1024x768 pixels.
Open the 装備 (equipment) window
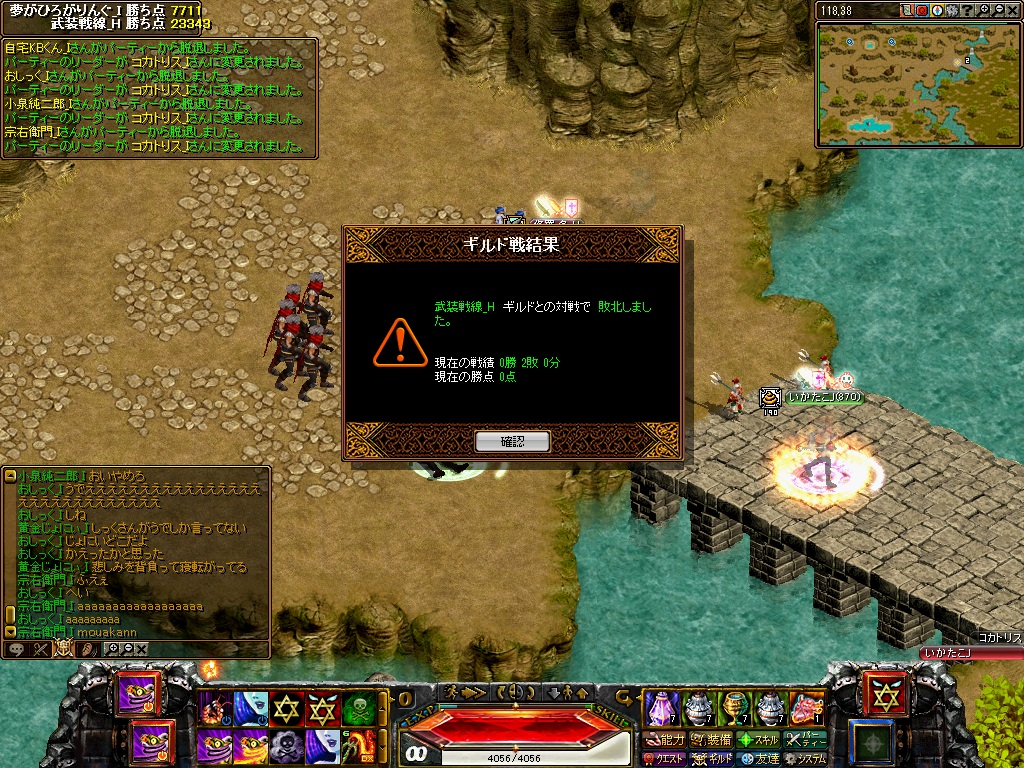(x=711, y=740)
